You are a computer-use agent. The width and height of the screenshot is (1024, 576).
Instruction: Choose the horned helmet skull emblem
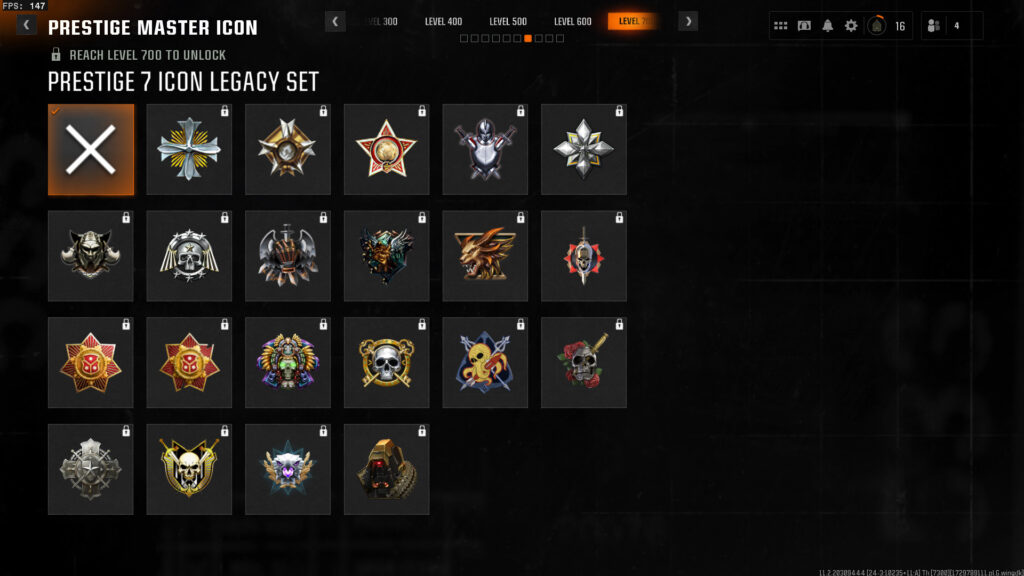pyautogui.click(x=91, y=256)
